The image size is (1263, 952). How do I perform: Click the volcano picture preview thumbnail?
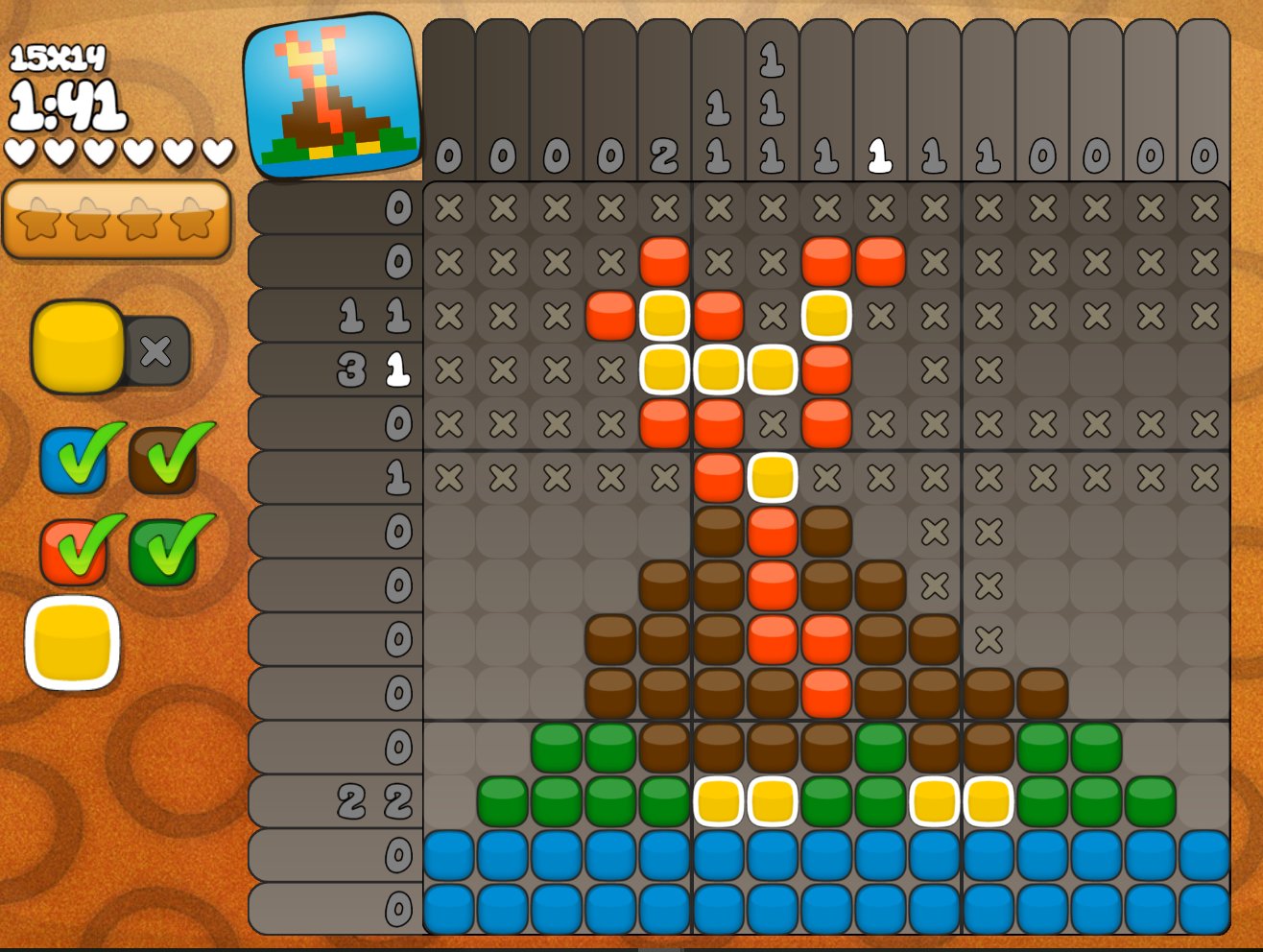click(x=332, y=97)
